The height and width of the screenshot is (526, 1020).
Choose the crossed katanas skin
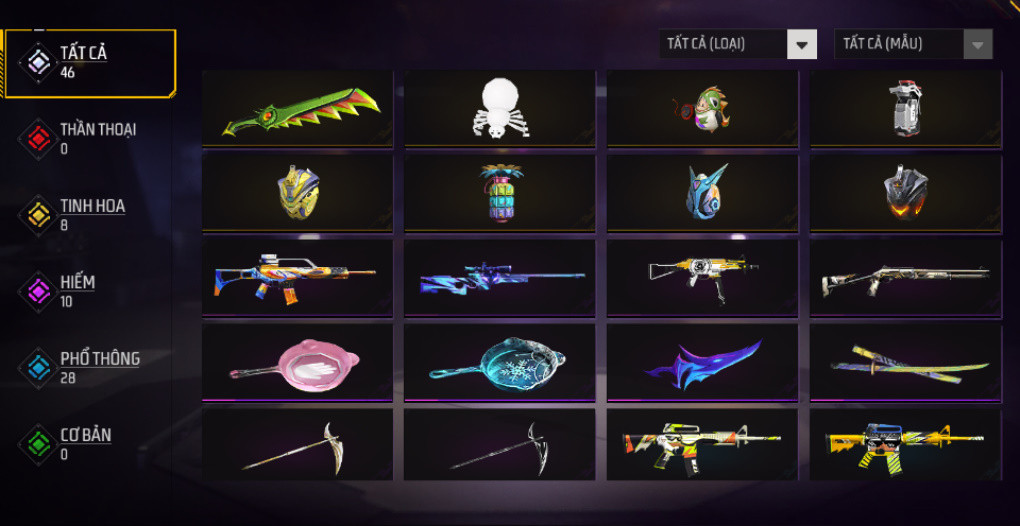[905, 362]
